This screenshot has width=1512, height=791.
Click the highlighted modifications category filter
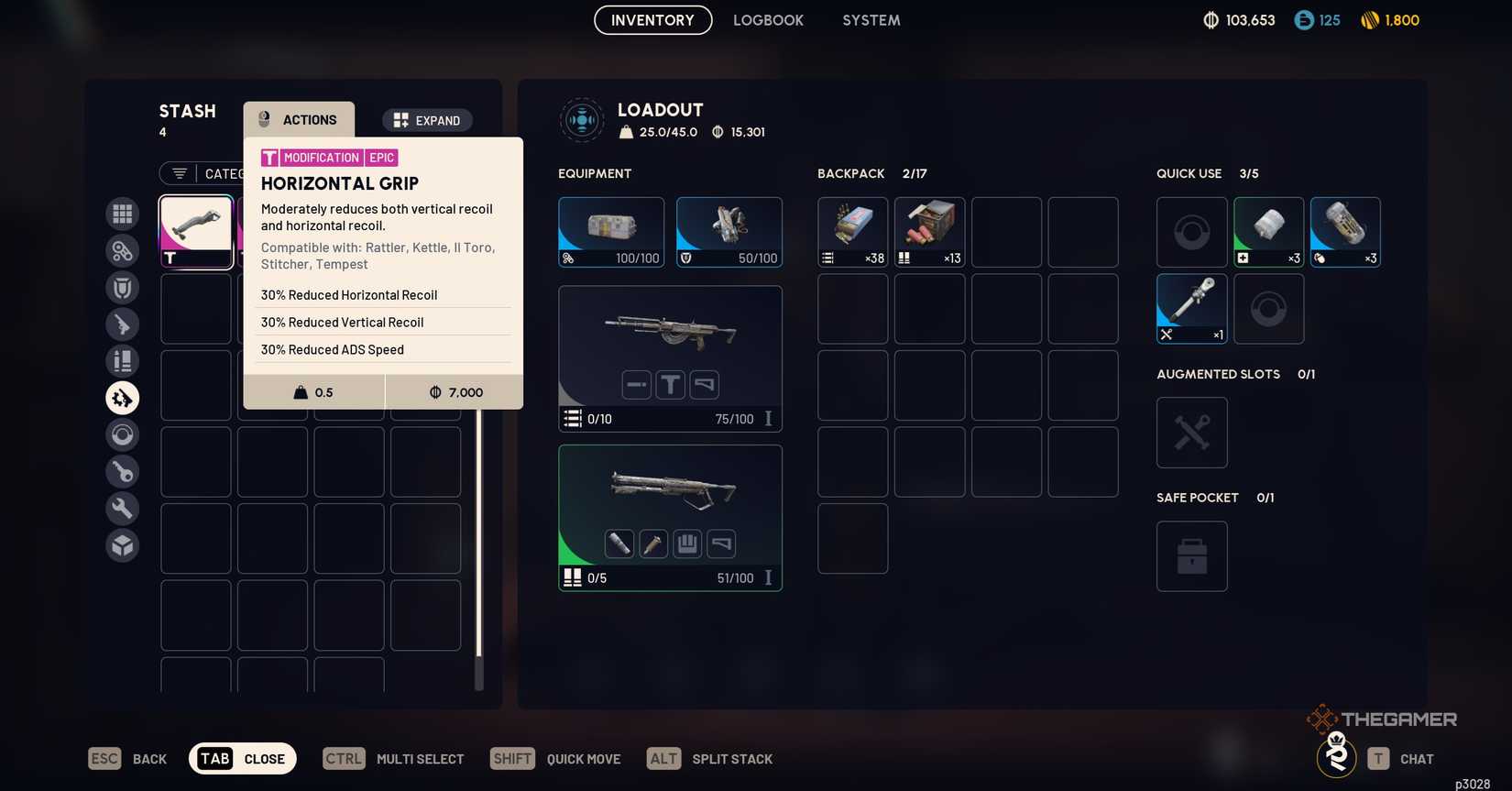point(122,397)
